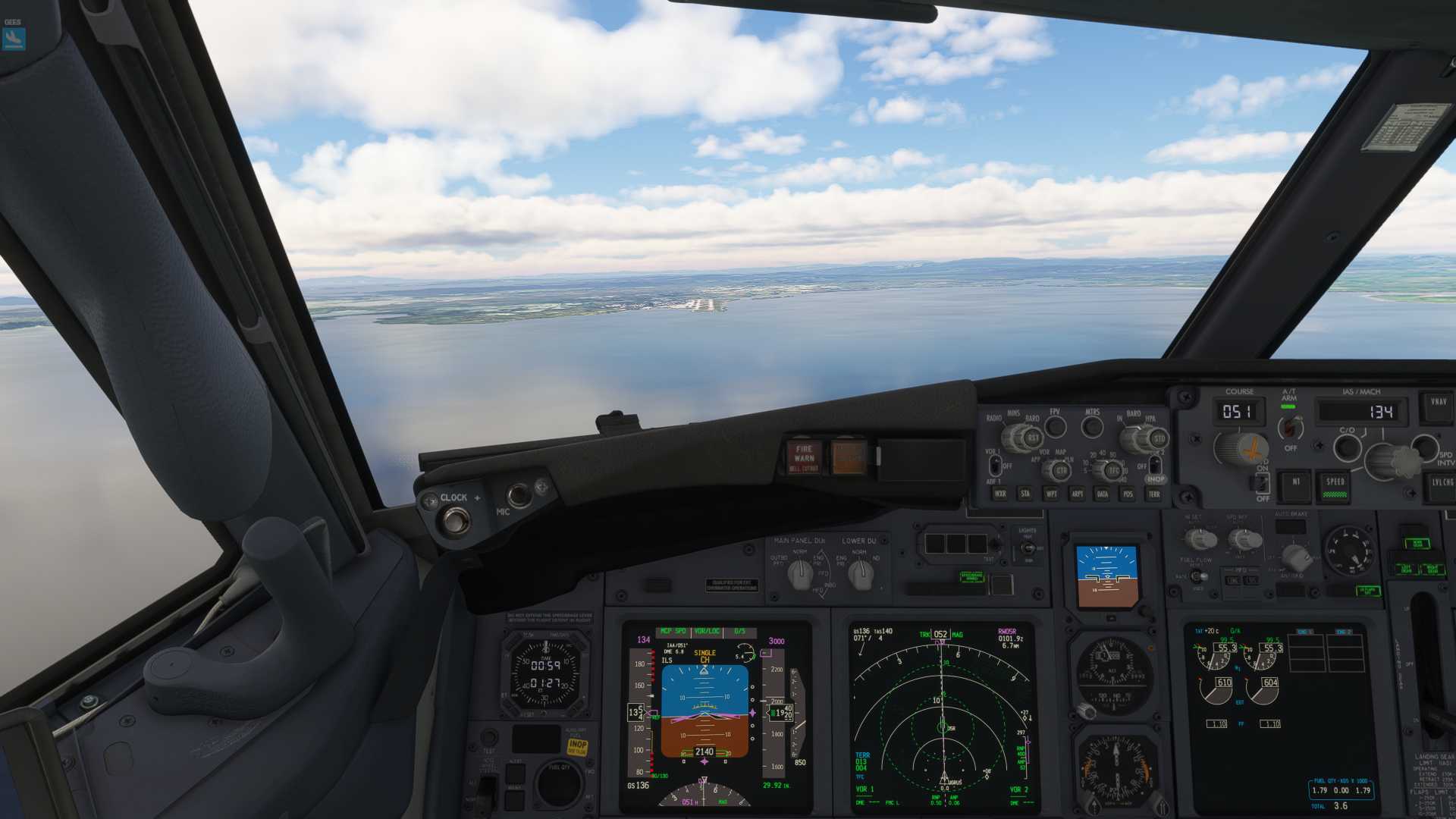1456x819 pixels.
Task: Switch altitude to meters with MTRS button
Action: [x=1092, y=427]
